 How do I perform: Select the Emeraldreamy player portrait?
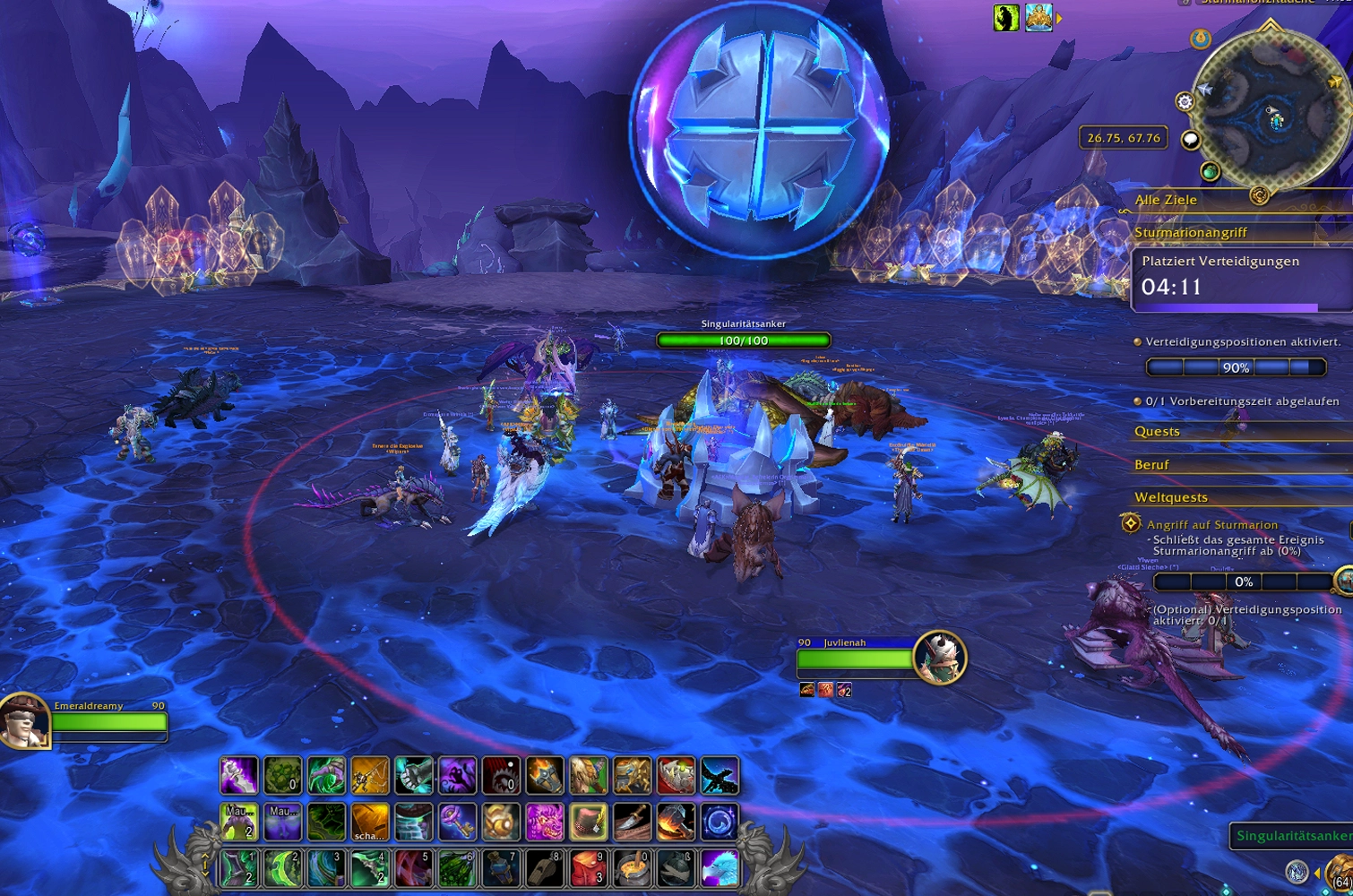pyautogui.click(x=24, y=720)
